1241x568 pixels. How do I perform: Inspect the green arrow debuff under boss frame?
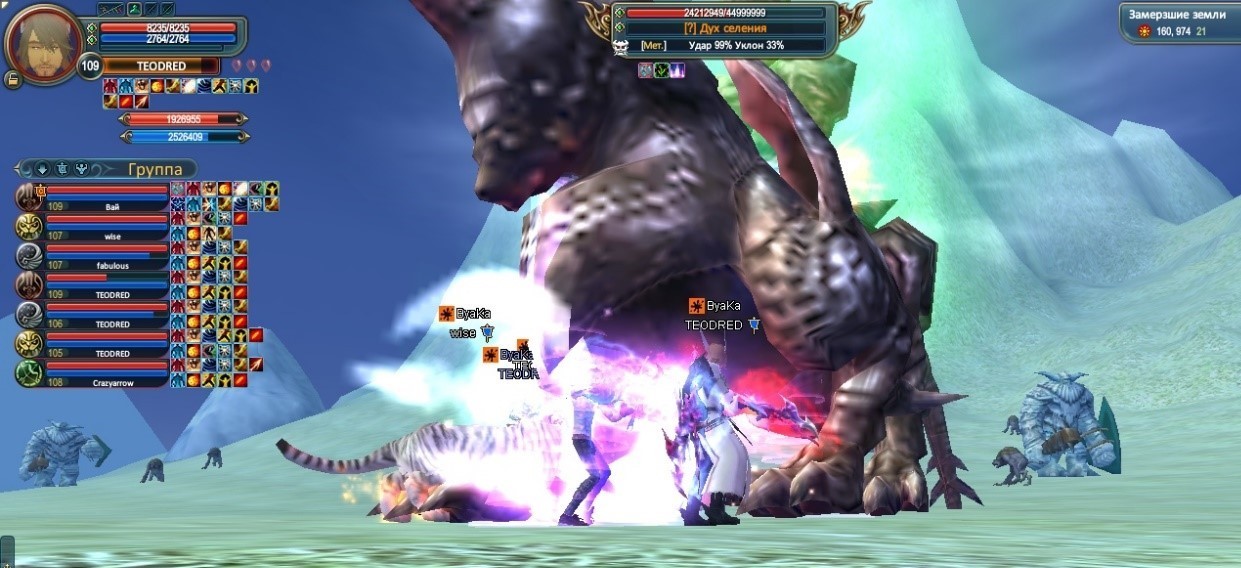pyautogui.click(x=660, y=70)
